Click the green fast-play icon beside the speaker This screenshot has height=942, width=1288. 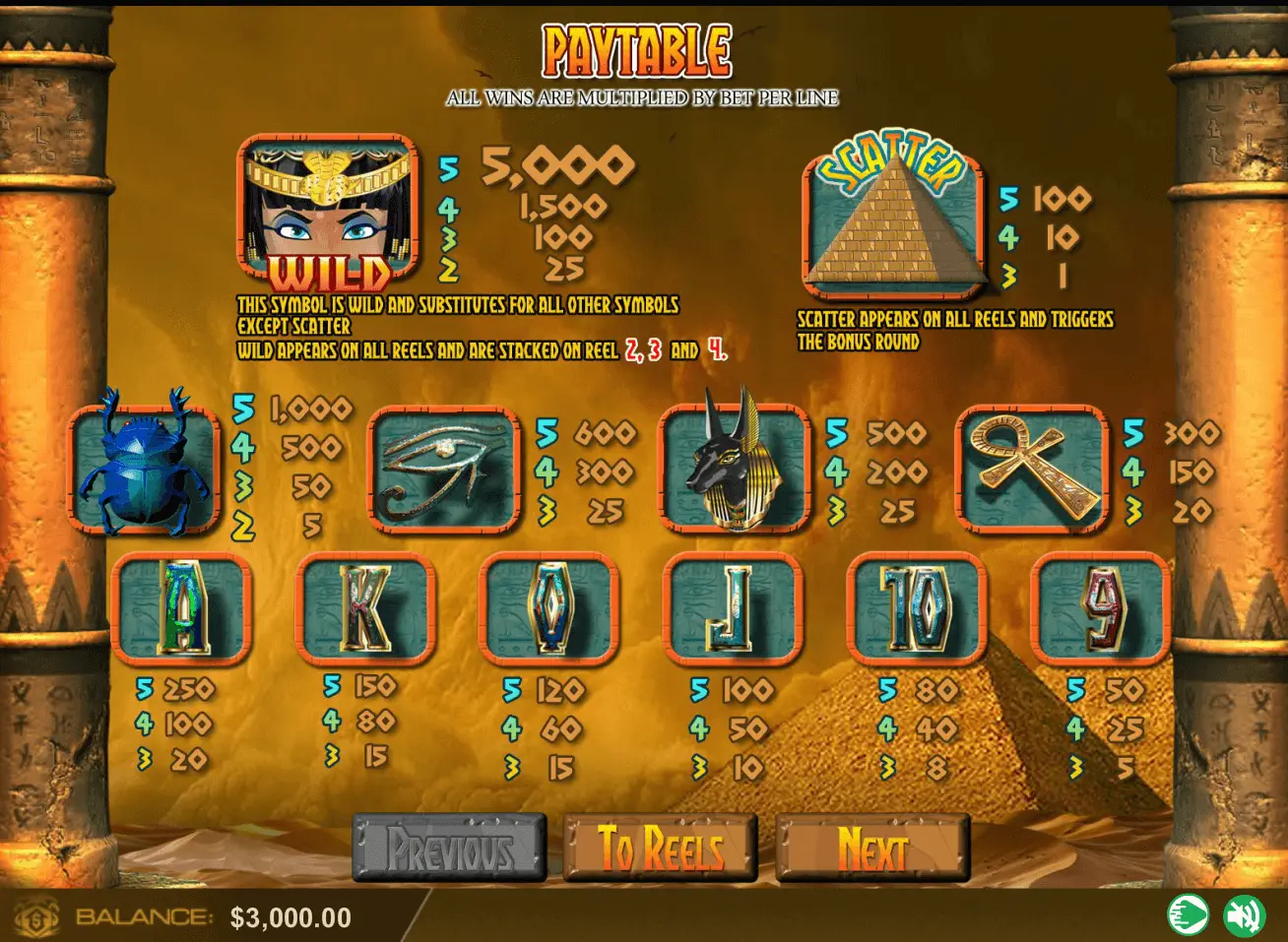(x=1188, y=916)
